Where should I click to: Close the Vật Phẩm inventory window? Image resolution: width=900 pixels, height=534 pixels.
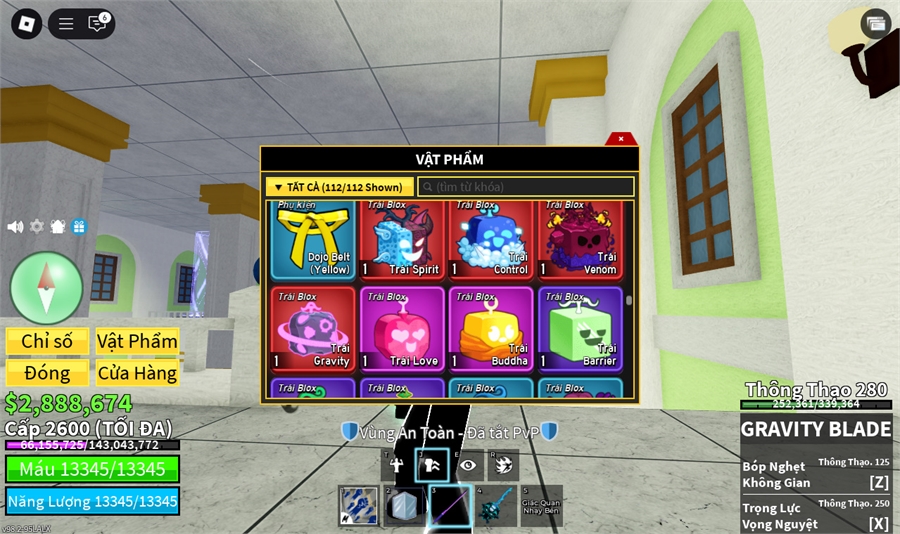tap(621, 139)
